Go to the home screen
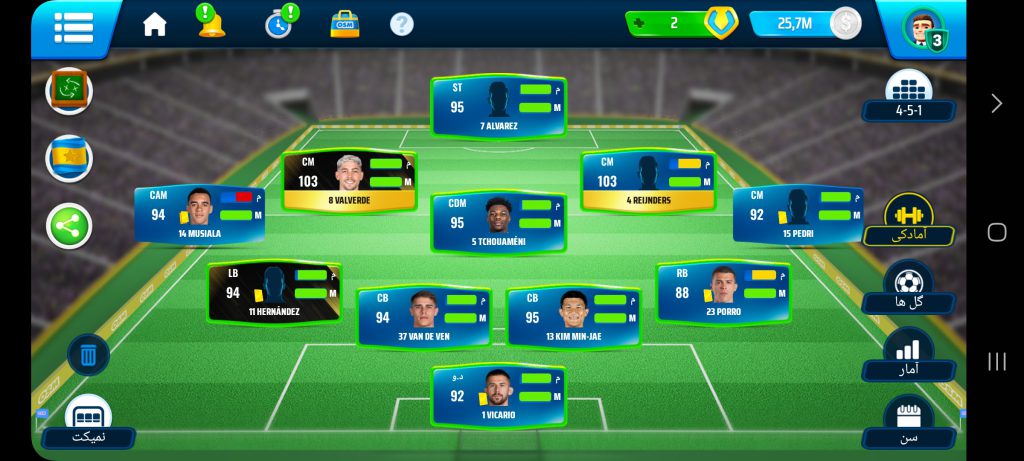 click(x=155, y=25)
